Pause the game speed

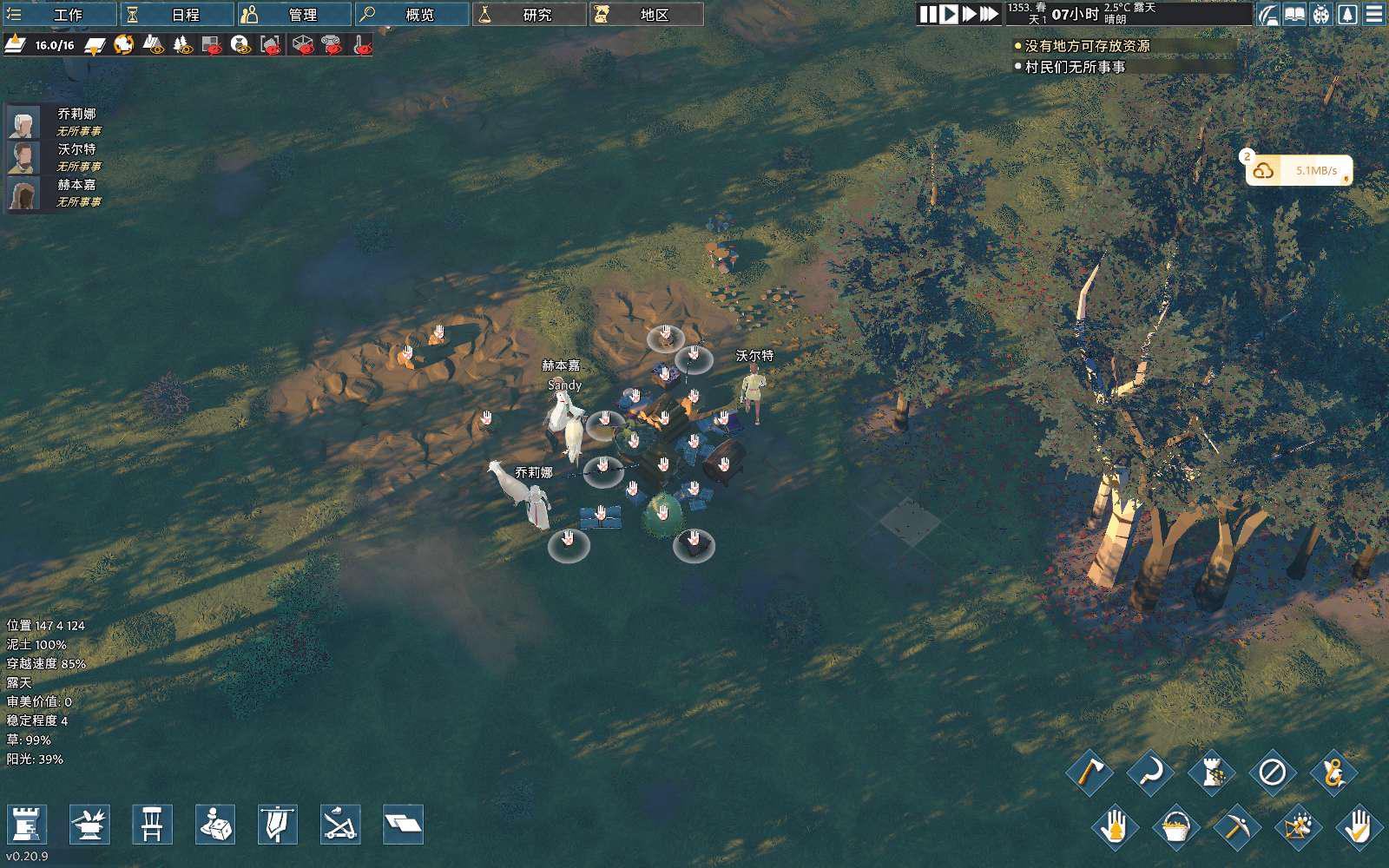point(928,14)
